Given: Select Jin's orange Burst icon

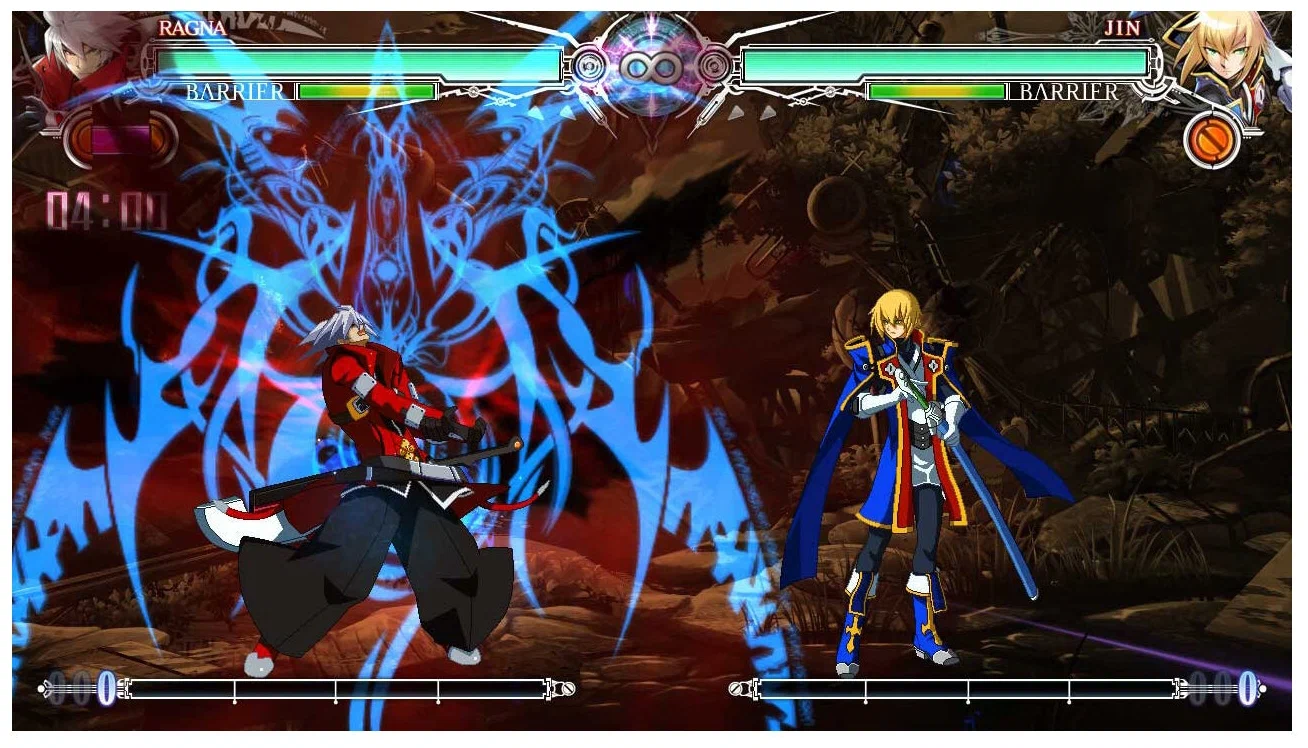Looking at the screenshot, I should tap(1212, 140).
